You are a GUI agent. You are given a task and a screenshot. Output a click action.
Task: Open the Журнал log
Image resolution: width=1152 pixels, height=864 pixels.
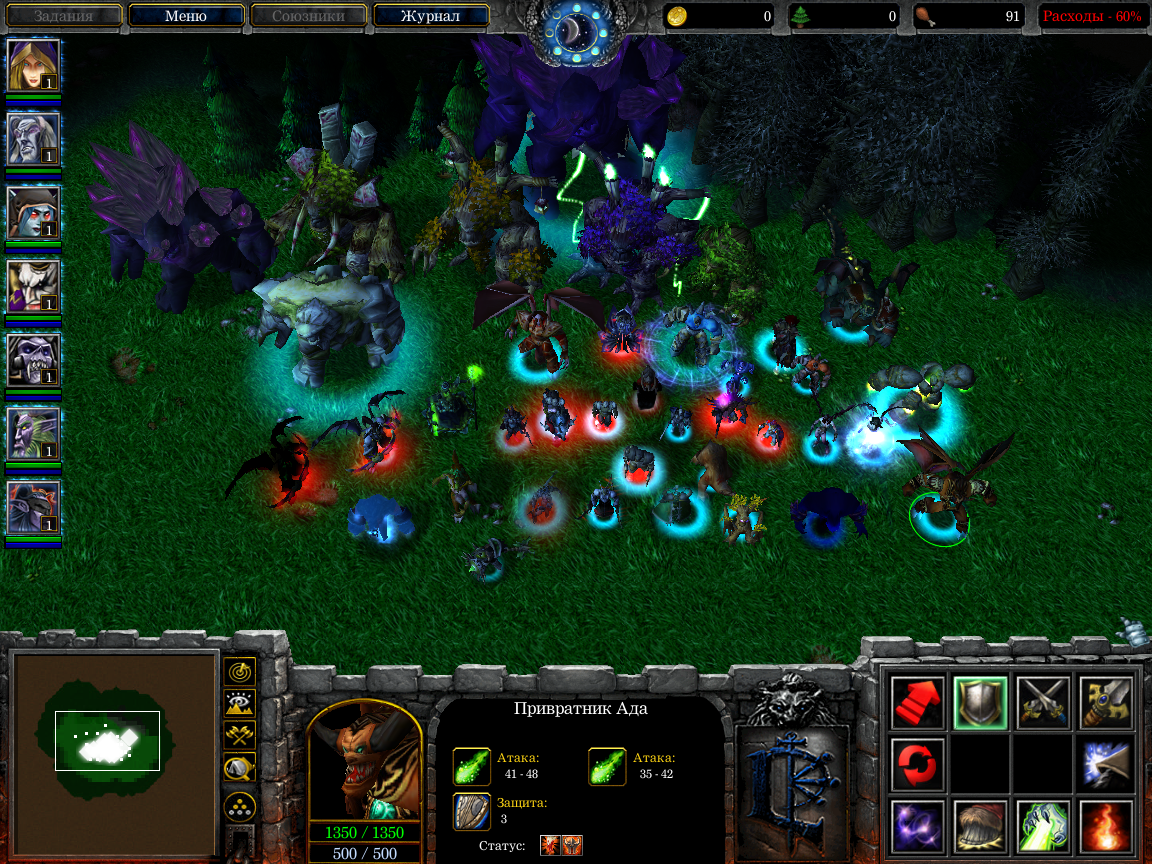coord(430,16)
